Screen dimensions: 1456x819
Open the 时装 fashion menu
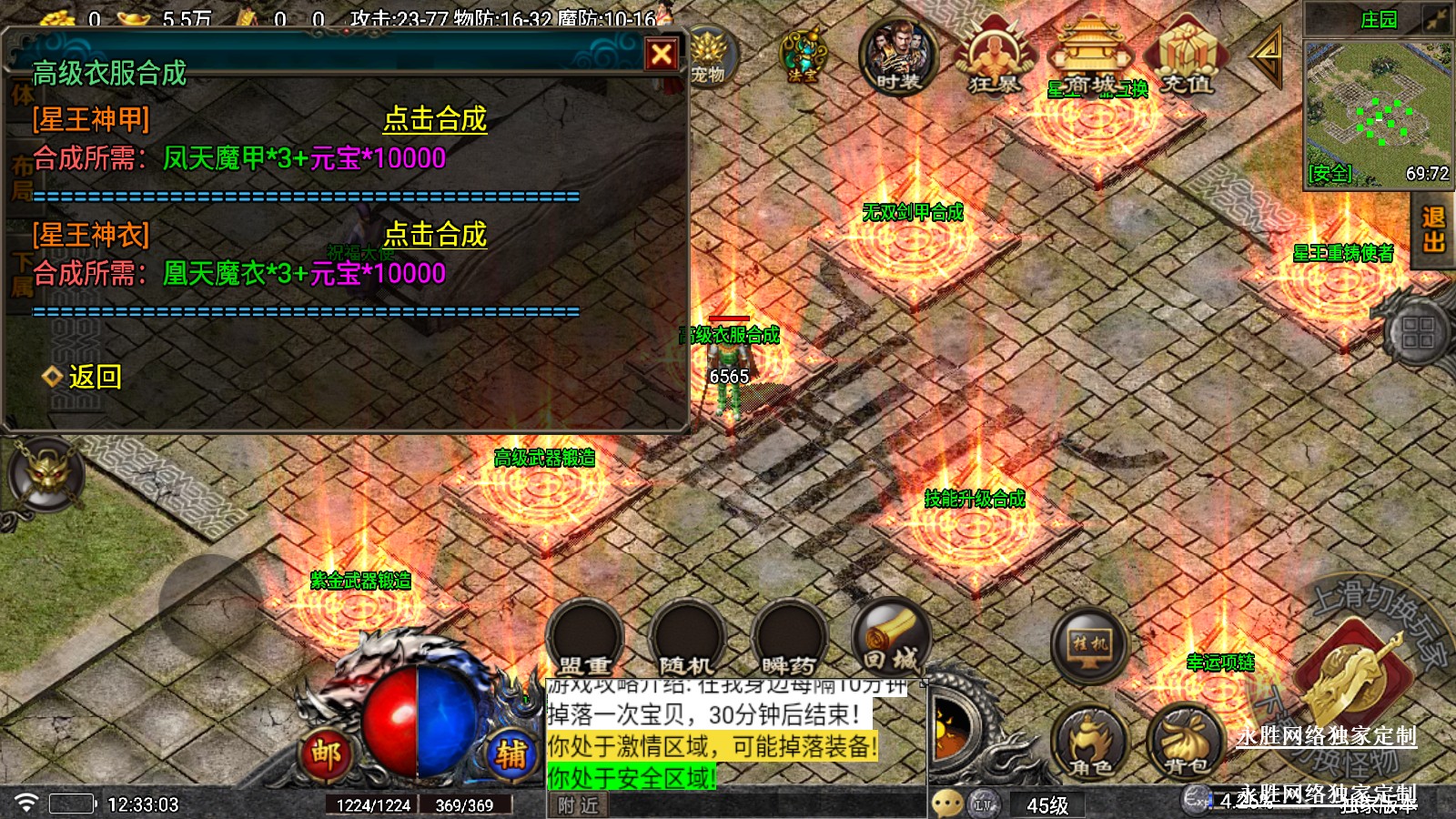898,56
